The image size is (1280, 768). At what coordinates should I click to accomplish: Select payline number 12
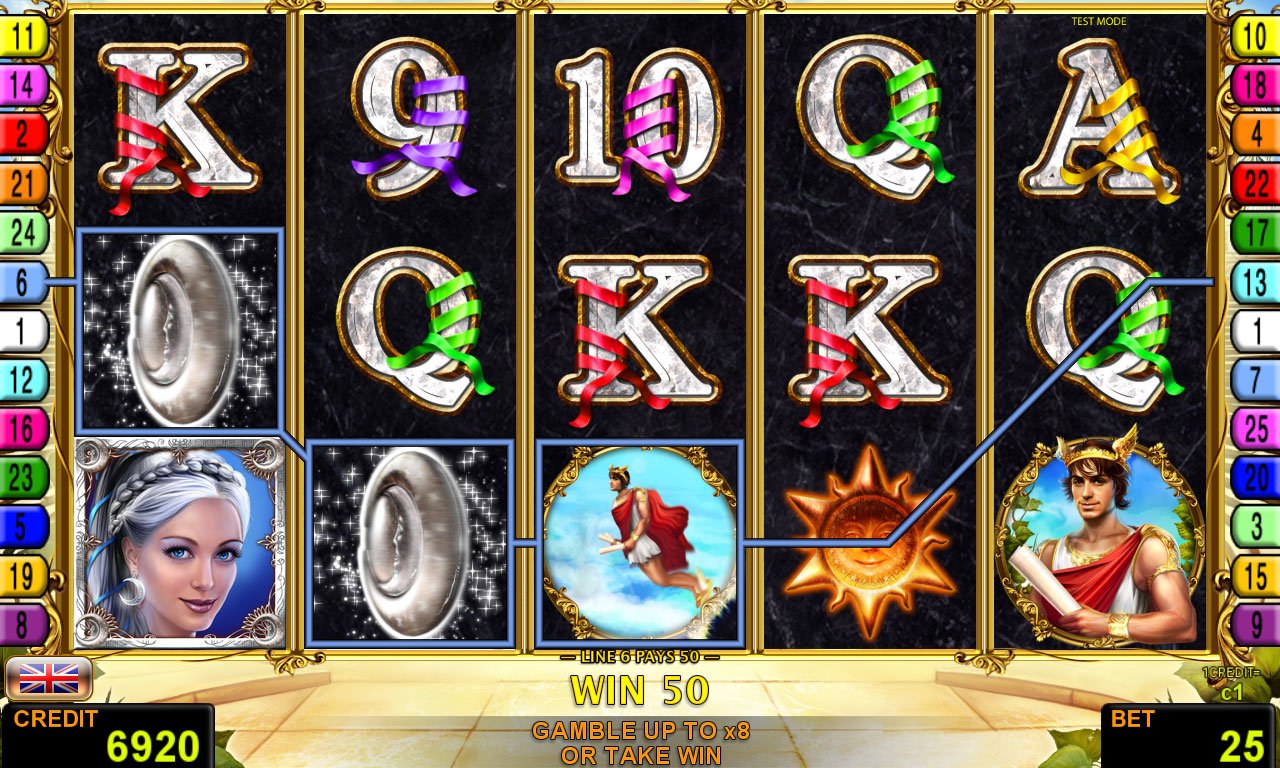pos(24,380)
